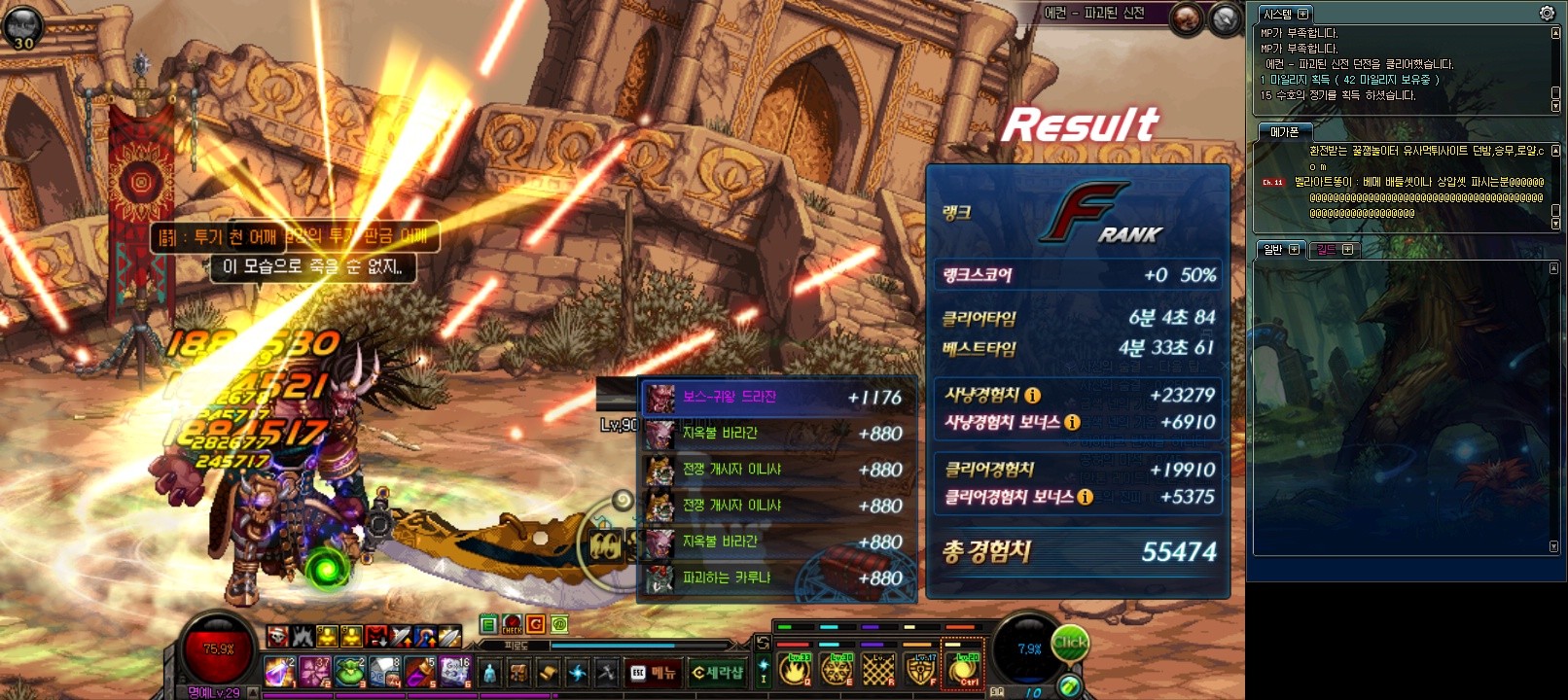Click the green Click orb button

coord(1070,643)
